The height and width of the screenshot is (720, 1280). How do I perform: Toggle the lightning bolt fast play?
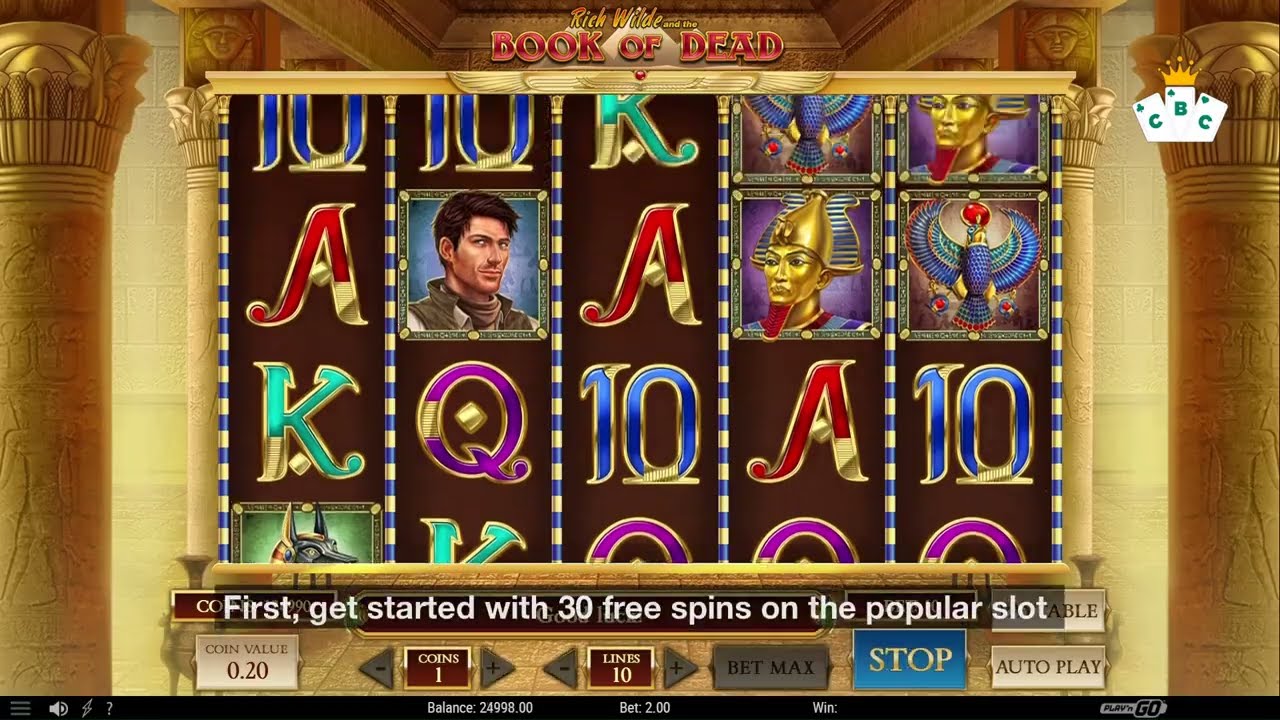pyautogui.click(x=86, y=708)
